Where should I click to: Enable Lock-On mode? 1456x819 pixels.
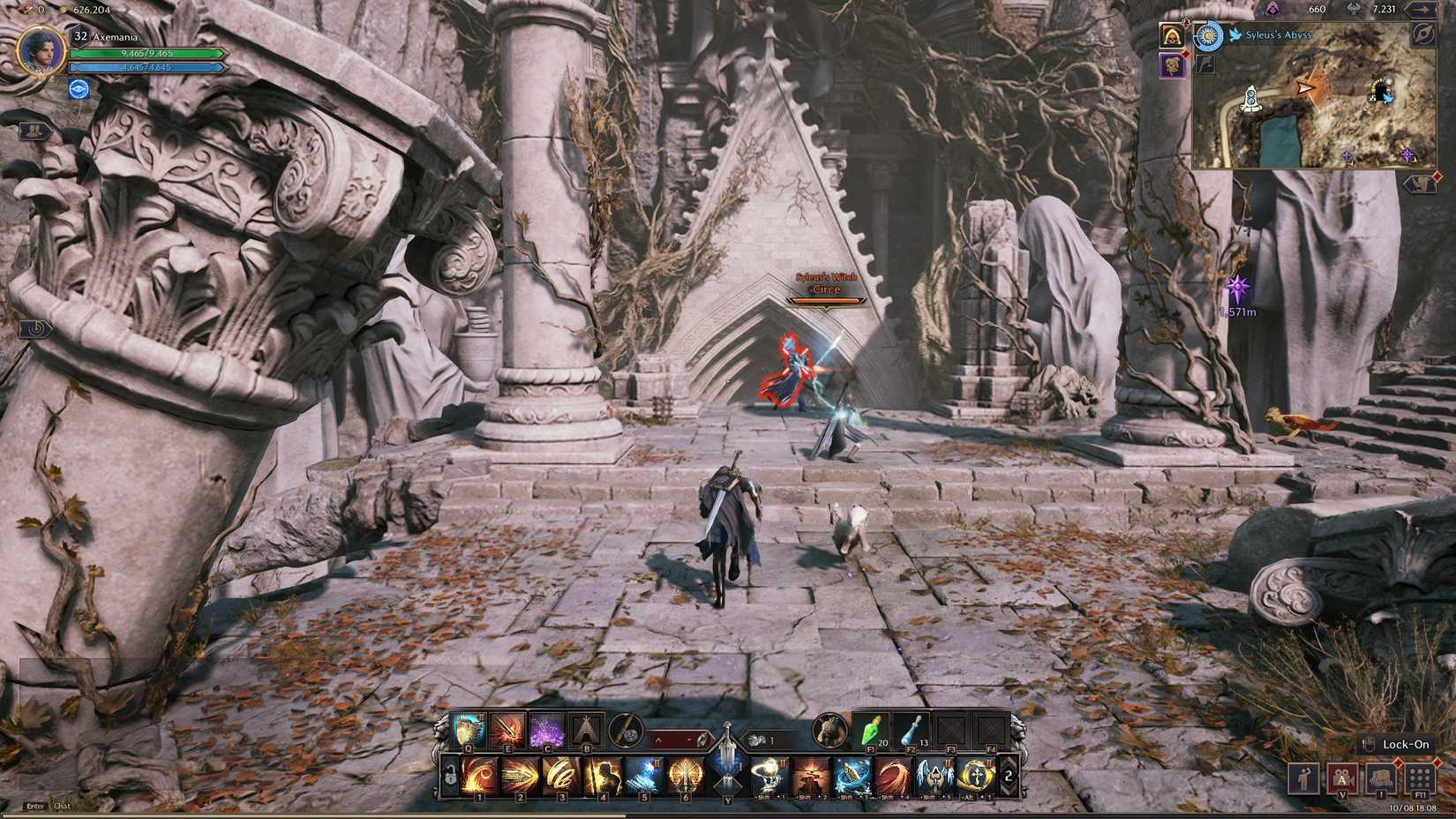(x=1405, y=744)
